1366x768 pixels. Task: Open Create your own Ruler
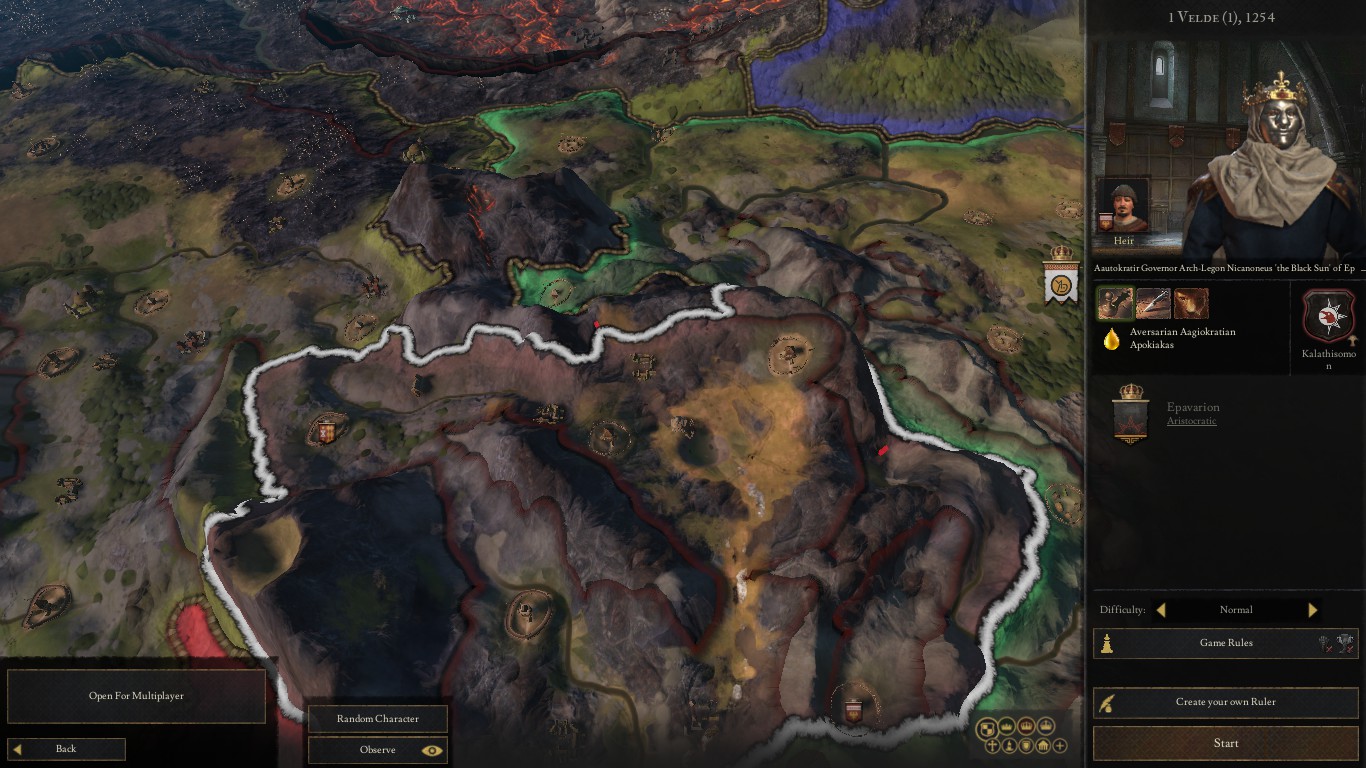coord(1224,702)
